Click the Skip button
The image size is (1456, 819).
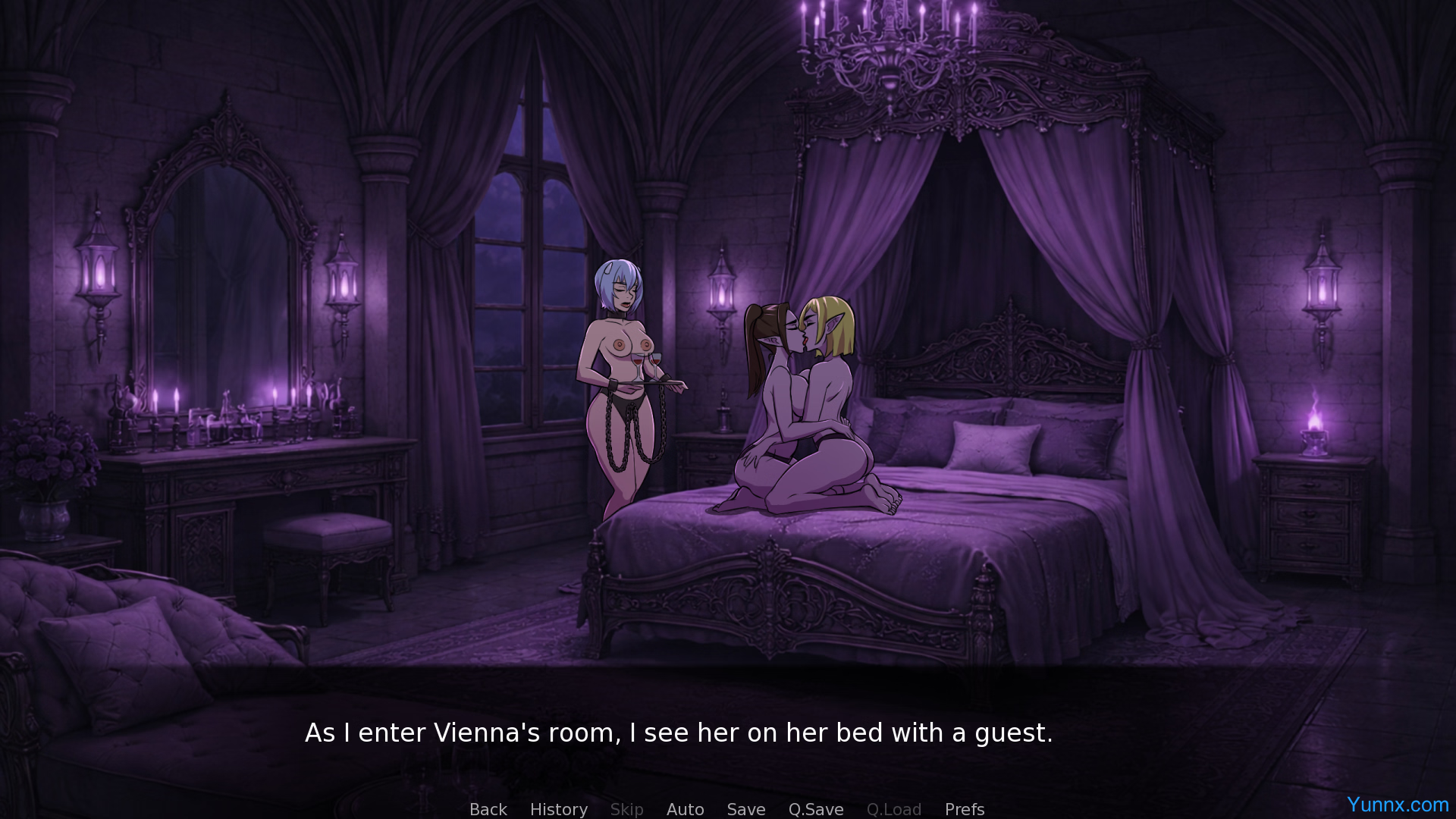pos(626,809)
